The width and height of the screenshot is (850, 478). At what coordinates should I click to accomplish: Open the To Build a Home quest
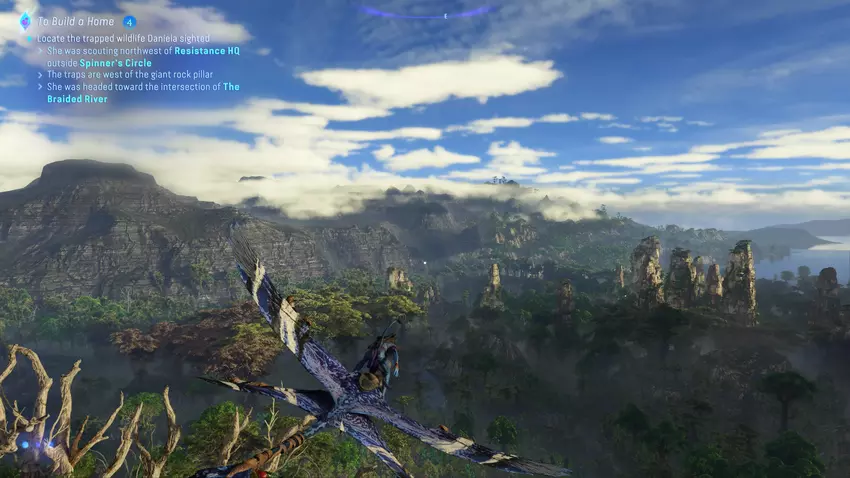pos(75,21)
